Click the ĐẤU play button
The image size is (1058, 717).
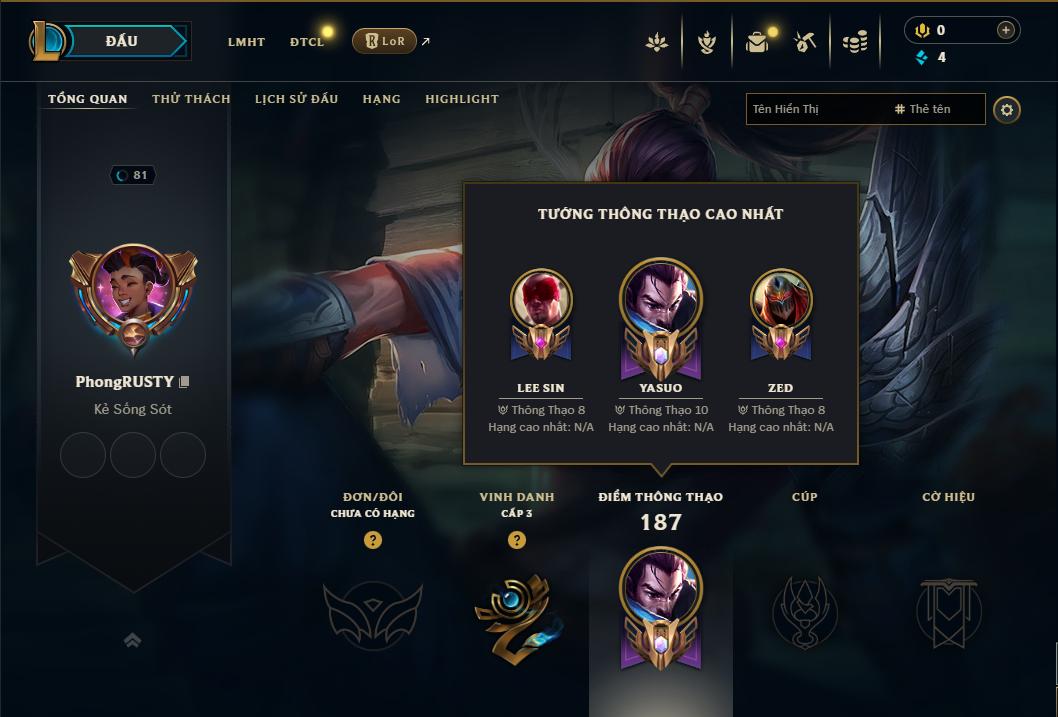click(x=122, y=41)
